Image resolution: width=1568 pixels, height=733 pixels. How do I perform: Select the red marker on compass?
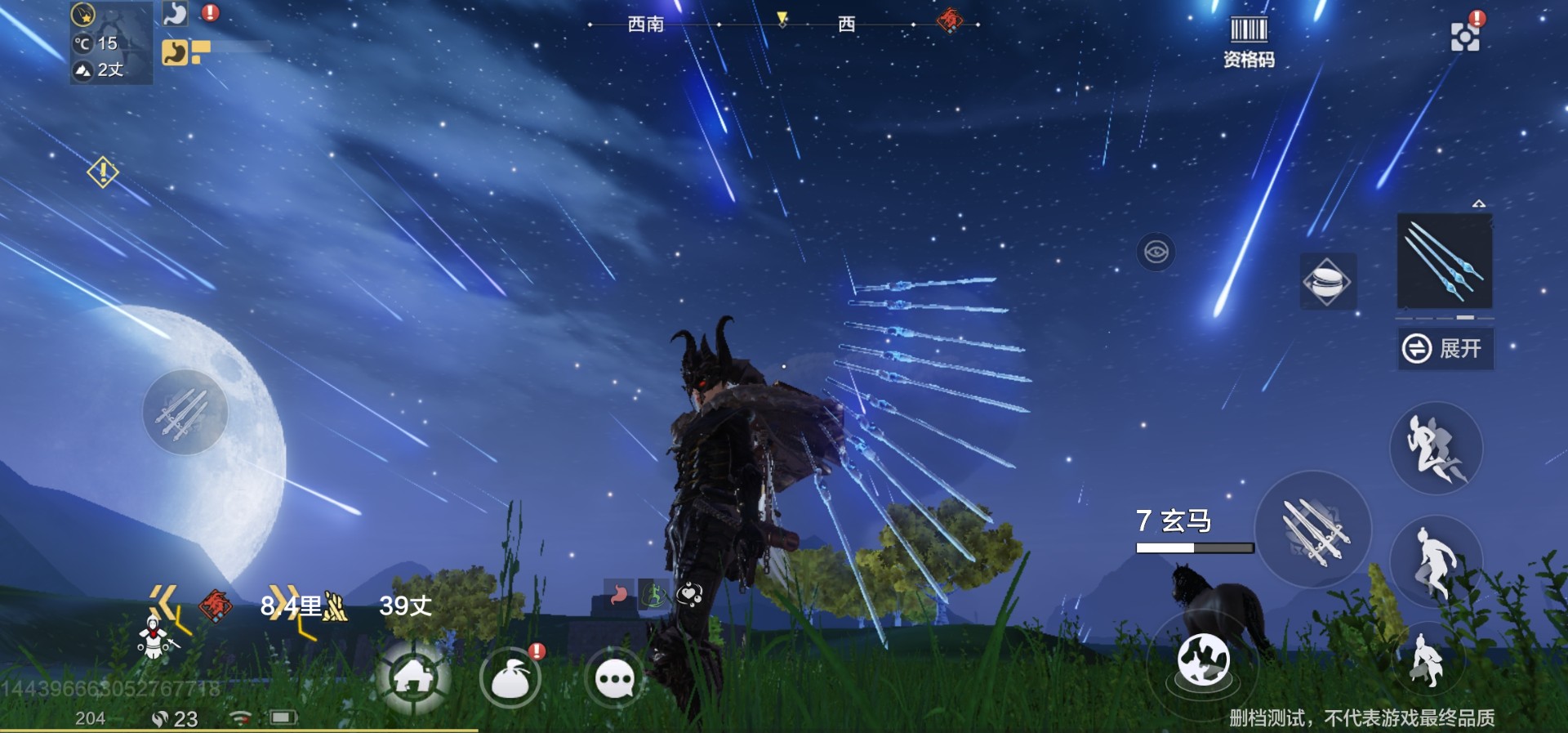coord(949,20)
